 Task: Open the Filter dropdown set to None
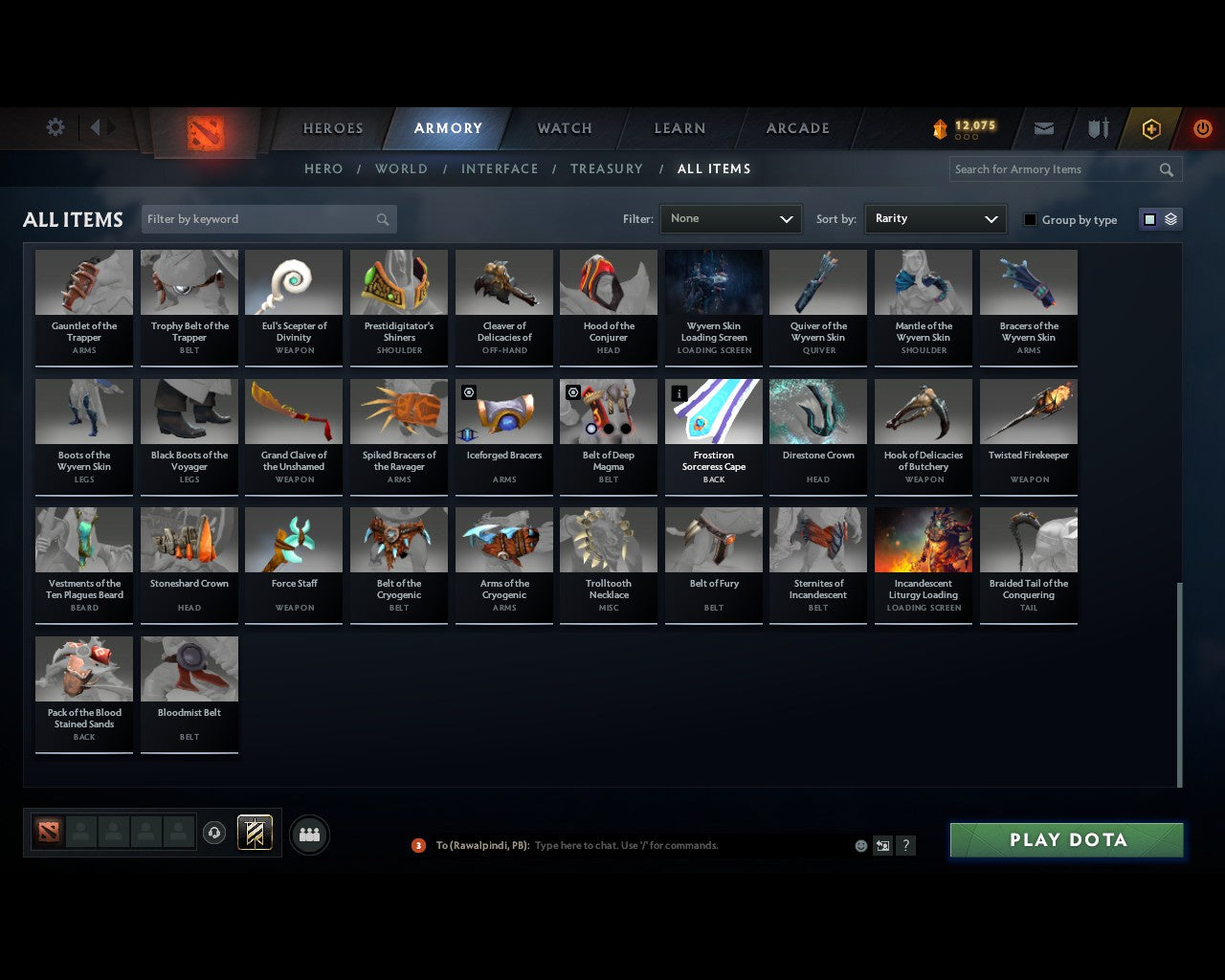click(730, 219)
